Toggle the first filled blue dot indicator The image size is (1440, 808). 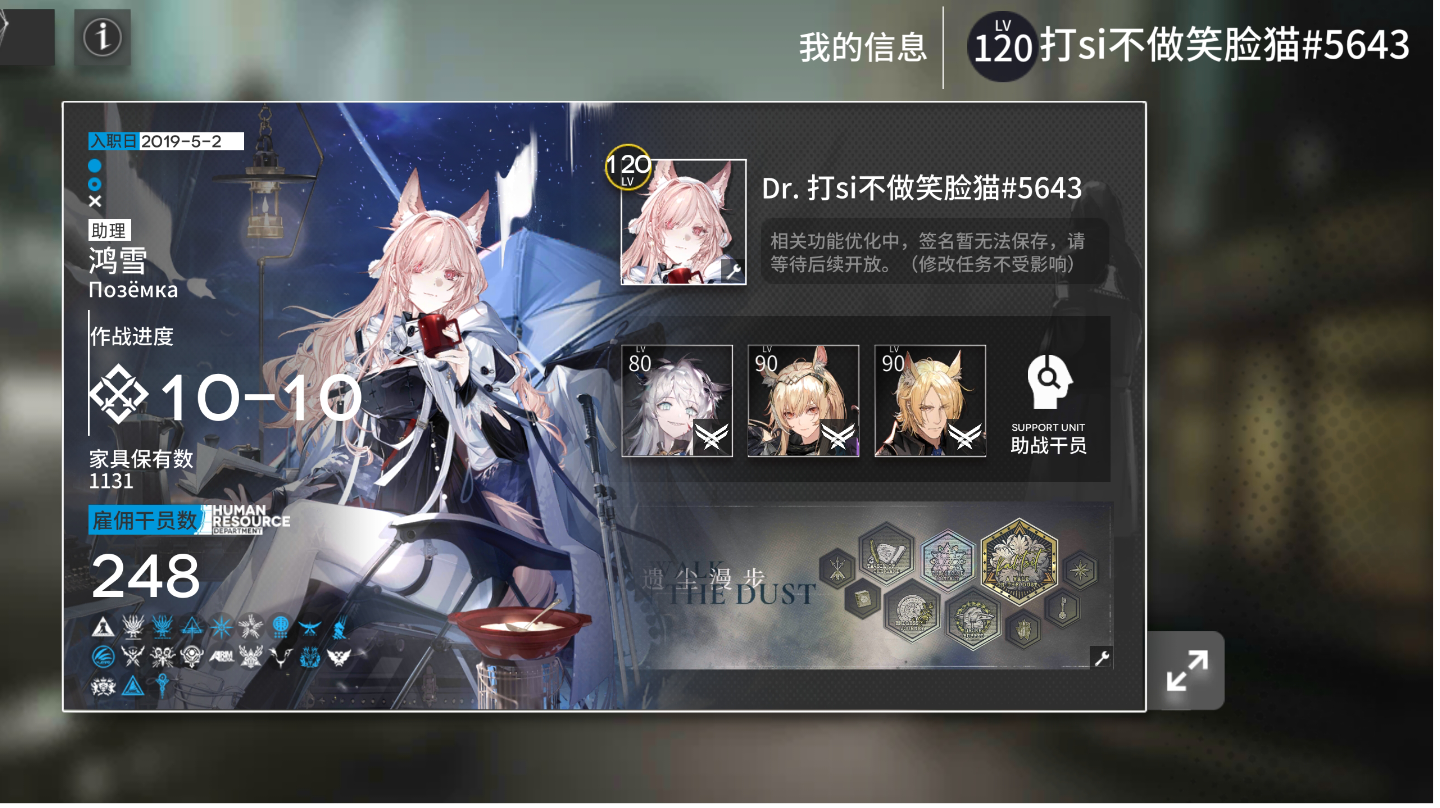pos(95,163)
